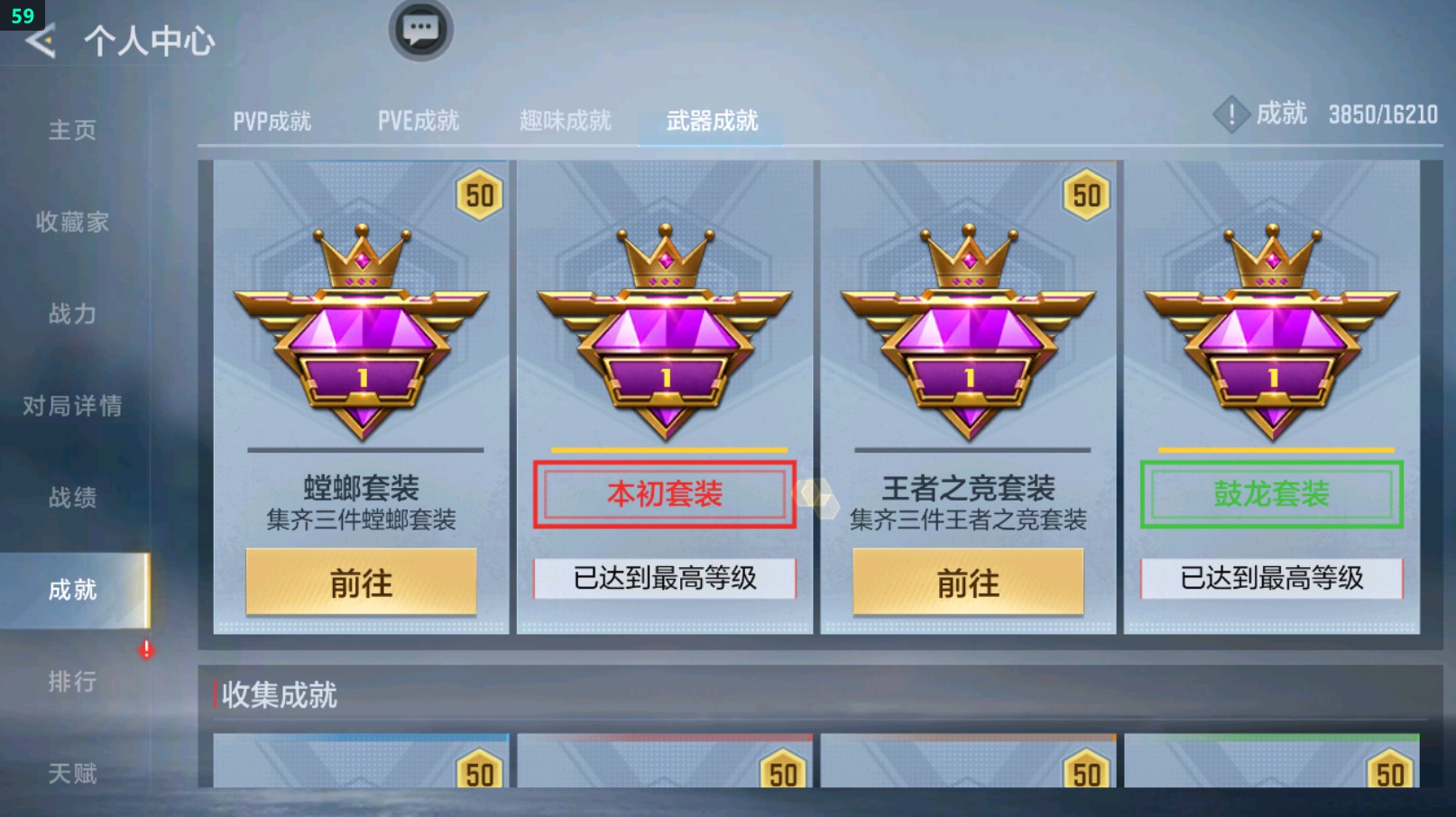Open the chat message icon at top
Viewport: 1456px width, 817px height.
[x=419, y=29]
